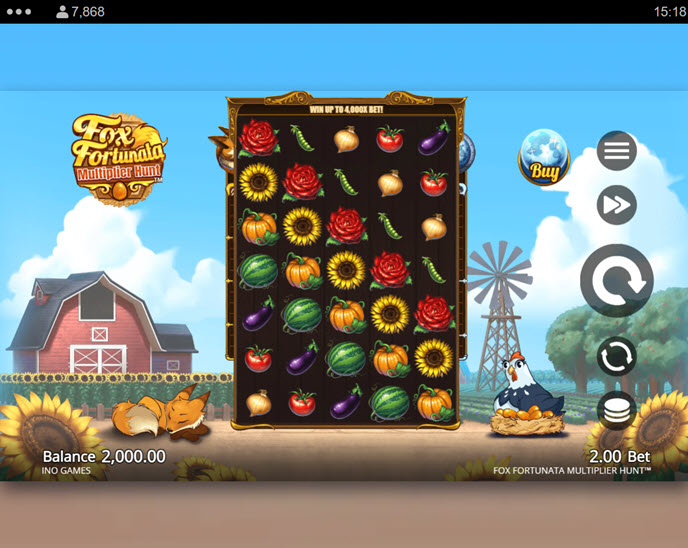Open the hamburger menu button
This screenshot has width=688, height=548.
pyautogui.click(x=617, y=151)
